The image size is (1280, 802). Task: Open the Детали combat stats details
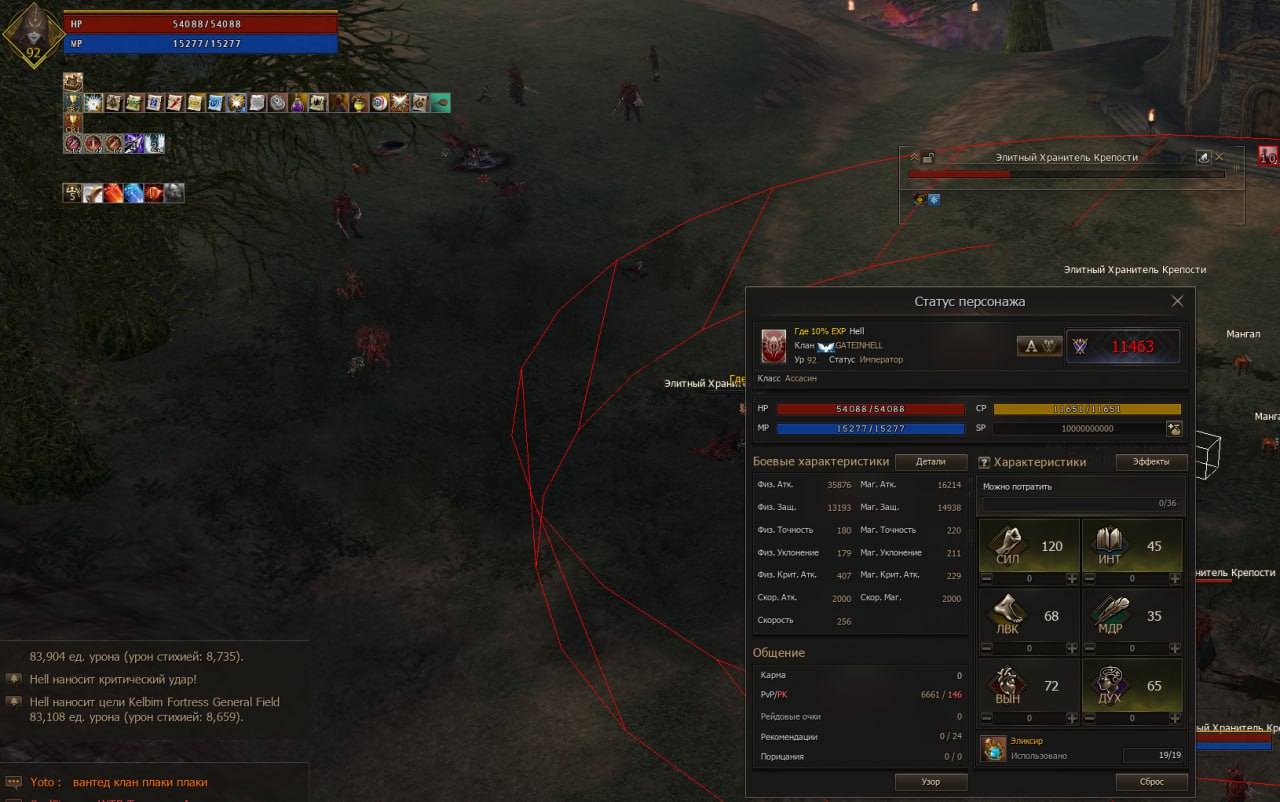pyautogui.click(x=930, y=462)
